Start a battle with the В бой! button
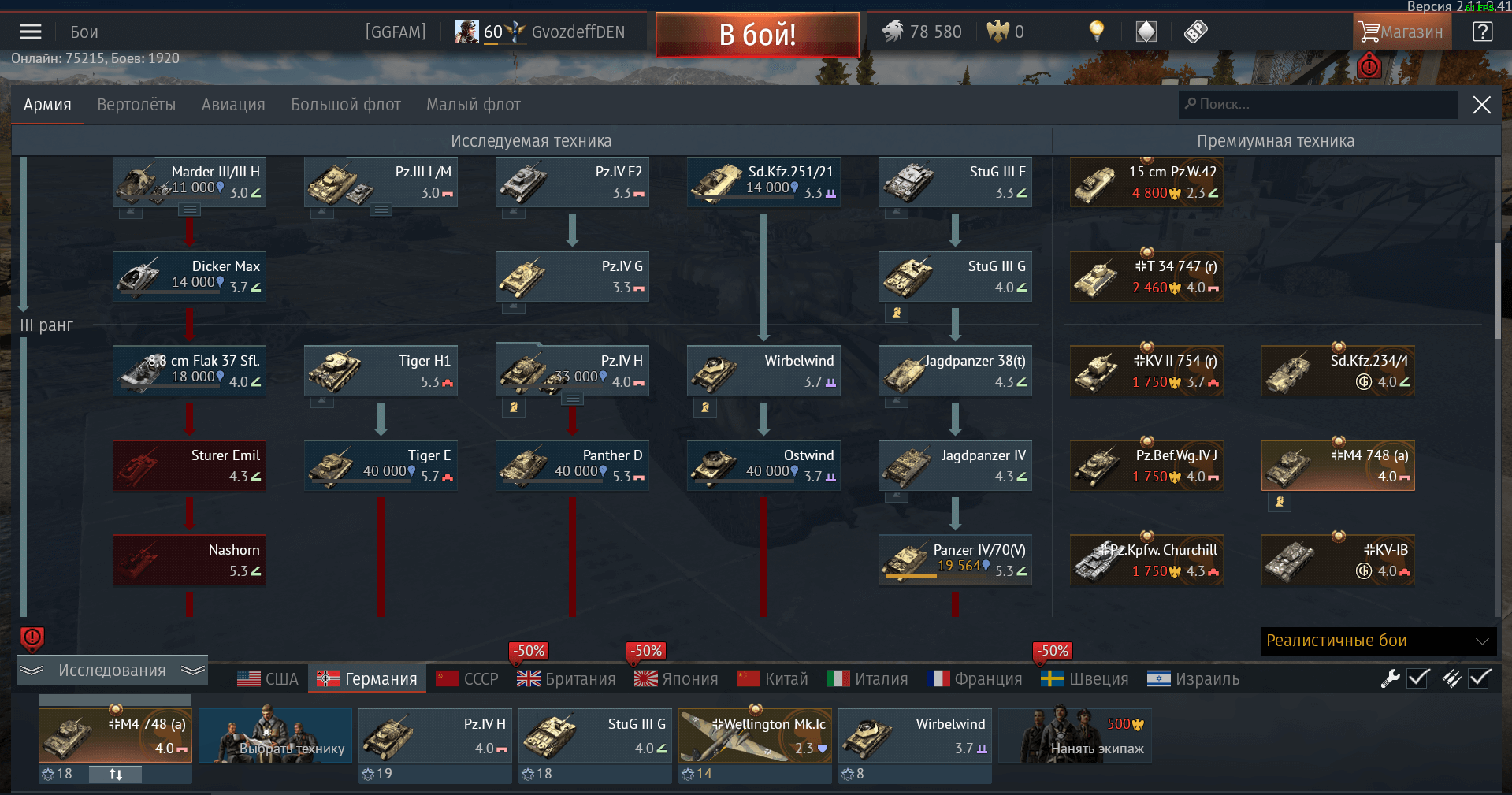Viewport: 1512px width, 795px height. tap(756, 35)
